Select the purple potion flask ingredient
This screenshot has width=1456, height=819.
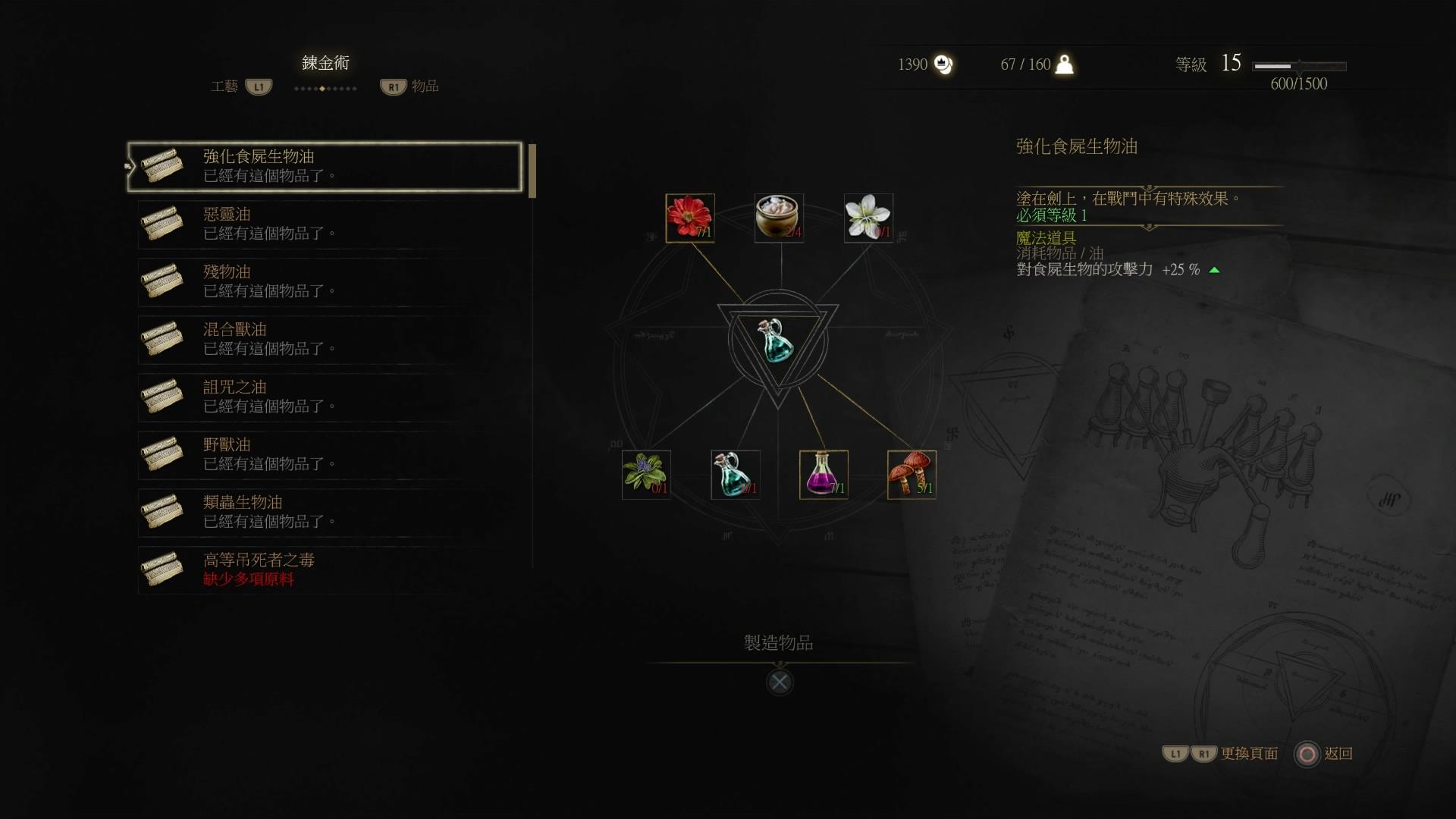824,474
